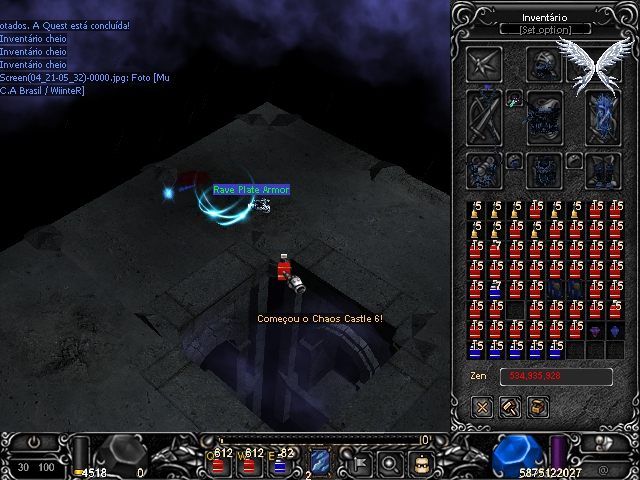
Task: Open the treasure chest store button
Action: (538, 407)
